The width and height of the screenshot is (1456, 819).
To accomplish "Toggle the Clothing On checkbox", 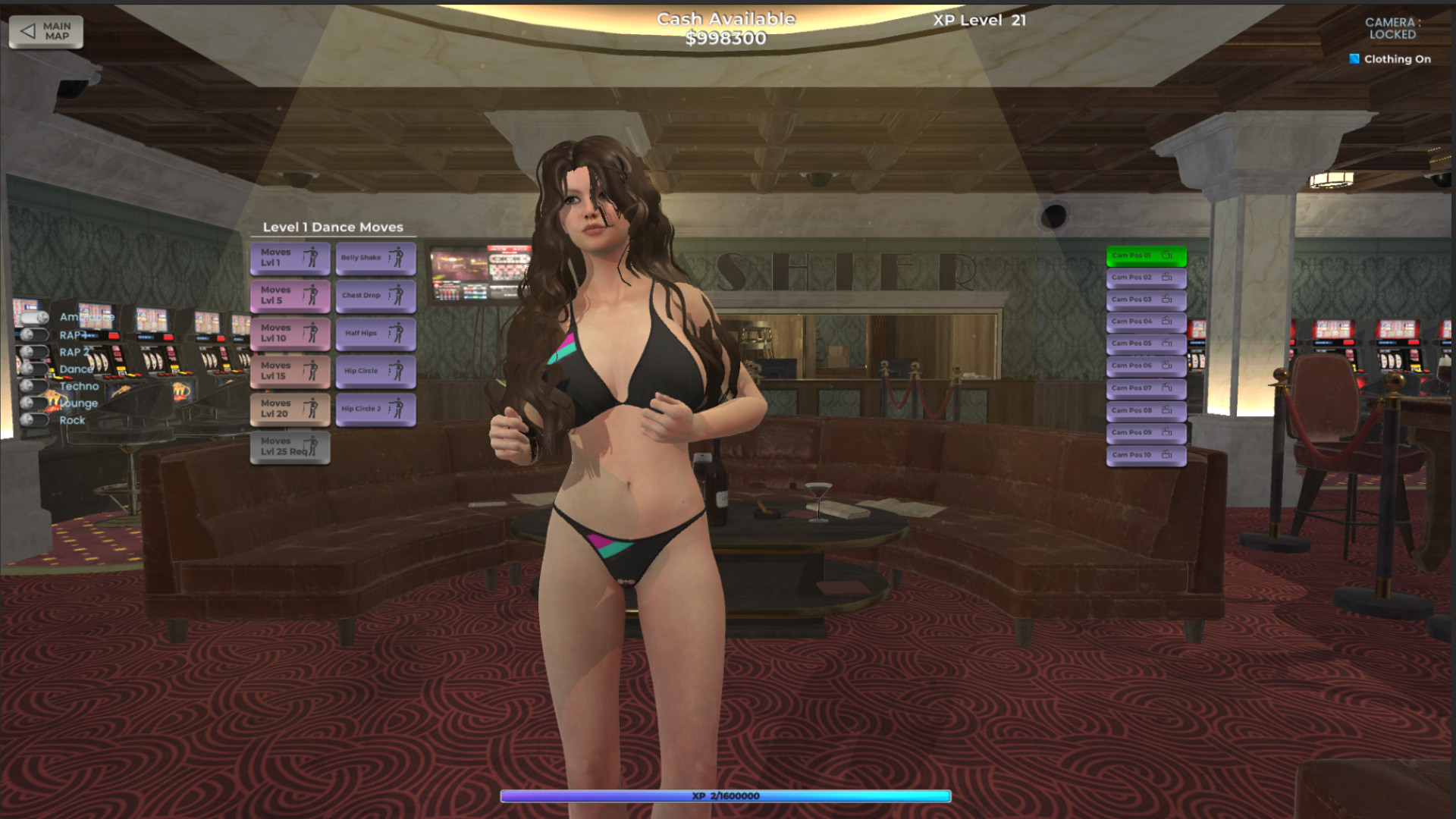I will point(1354,58).
